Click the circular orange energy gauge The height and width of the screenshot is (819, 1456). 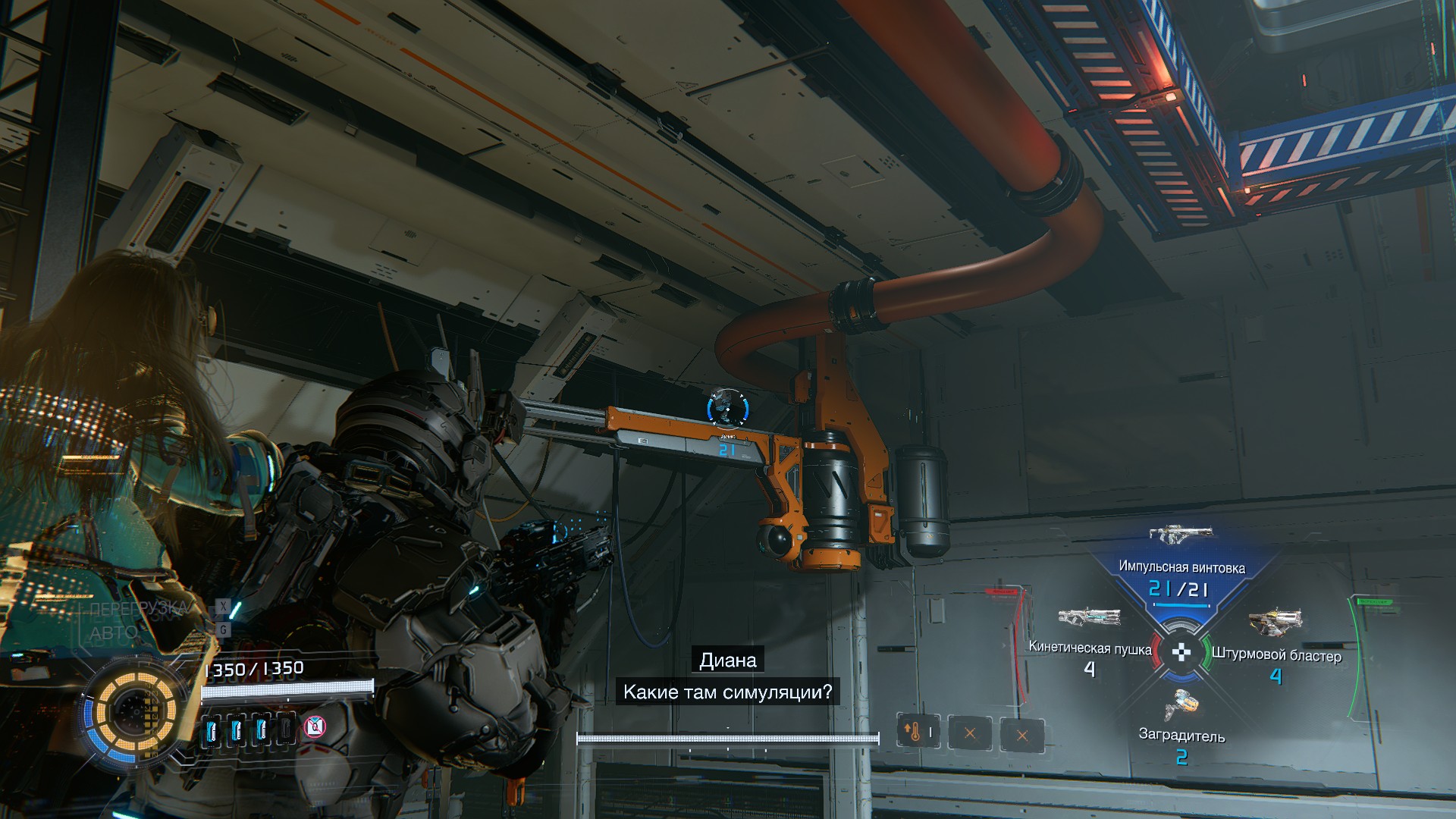click(135, 712)
